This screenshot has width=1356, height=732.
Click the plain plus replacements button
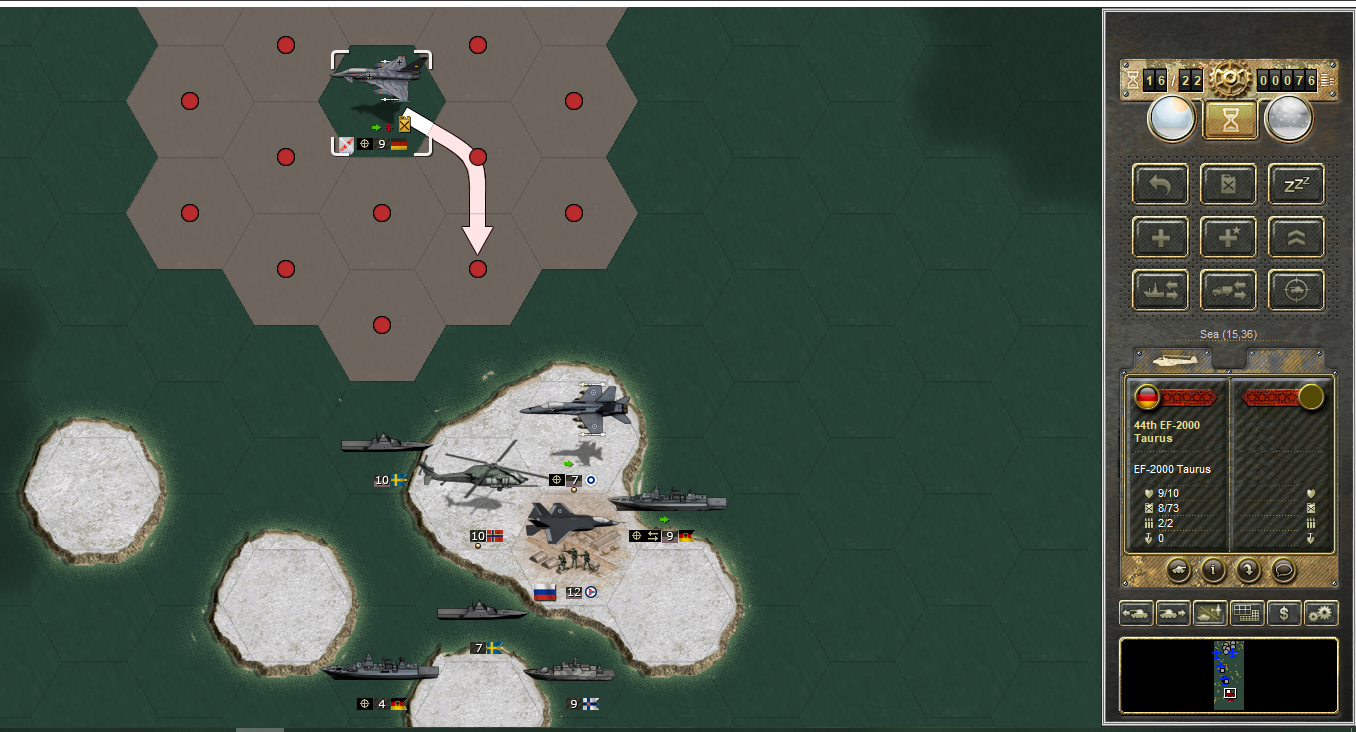pyautogui.click(x=1160, y=237)
